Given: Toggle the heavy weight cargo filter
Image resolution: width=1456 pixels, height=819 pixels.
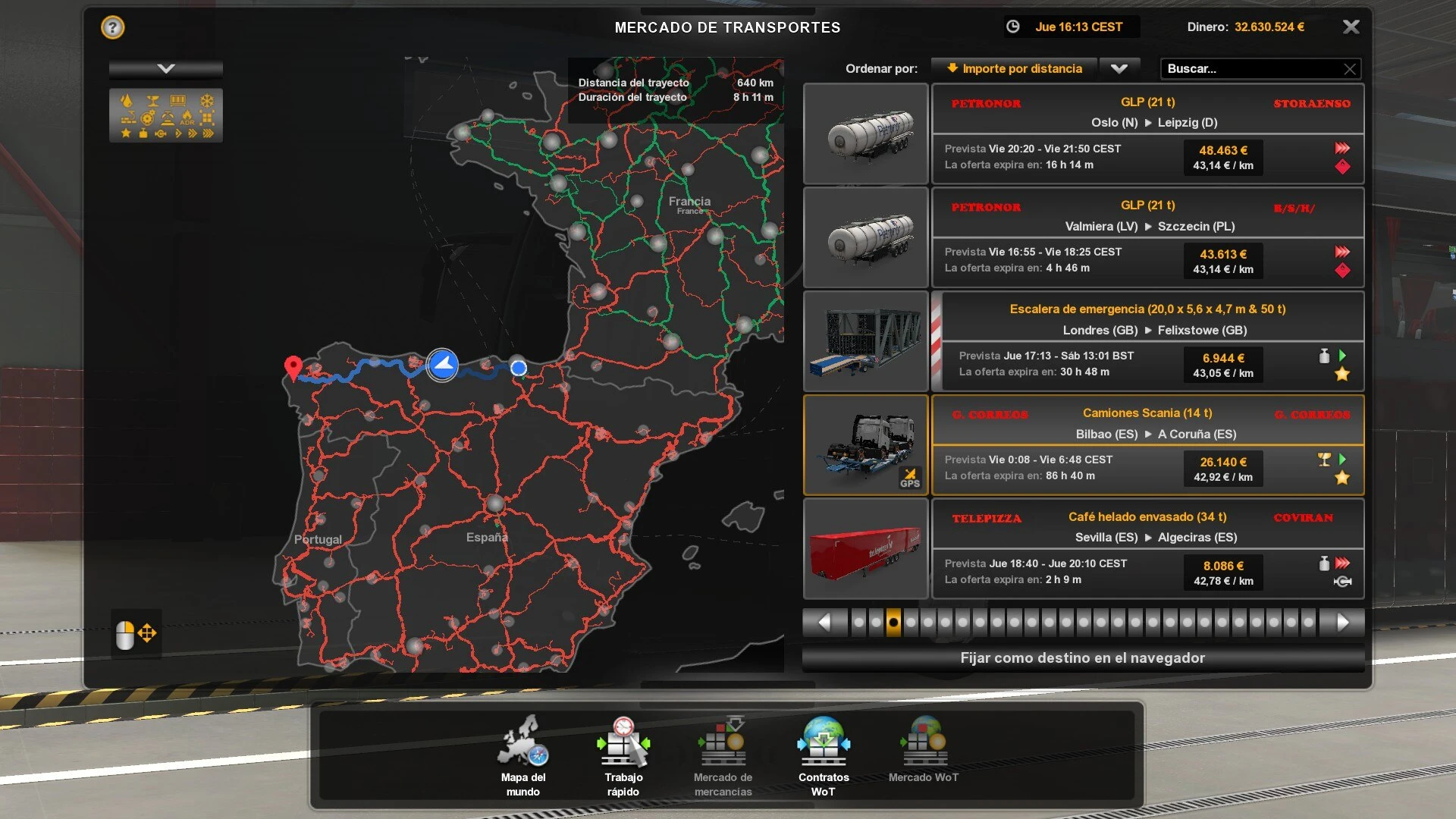Looking at the screenshot, I should tap(143, 135).
